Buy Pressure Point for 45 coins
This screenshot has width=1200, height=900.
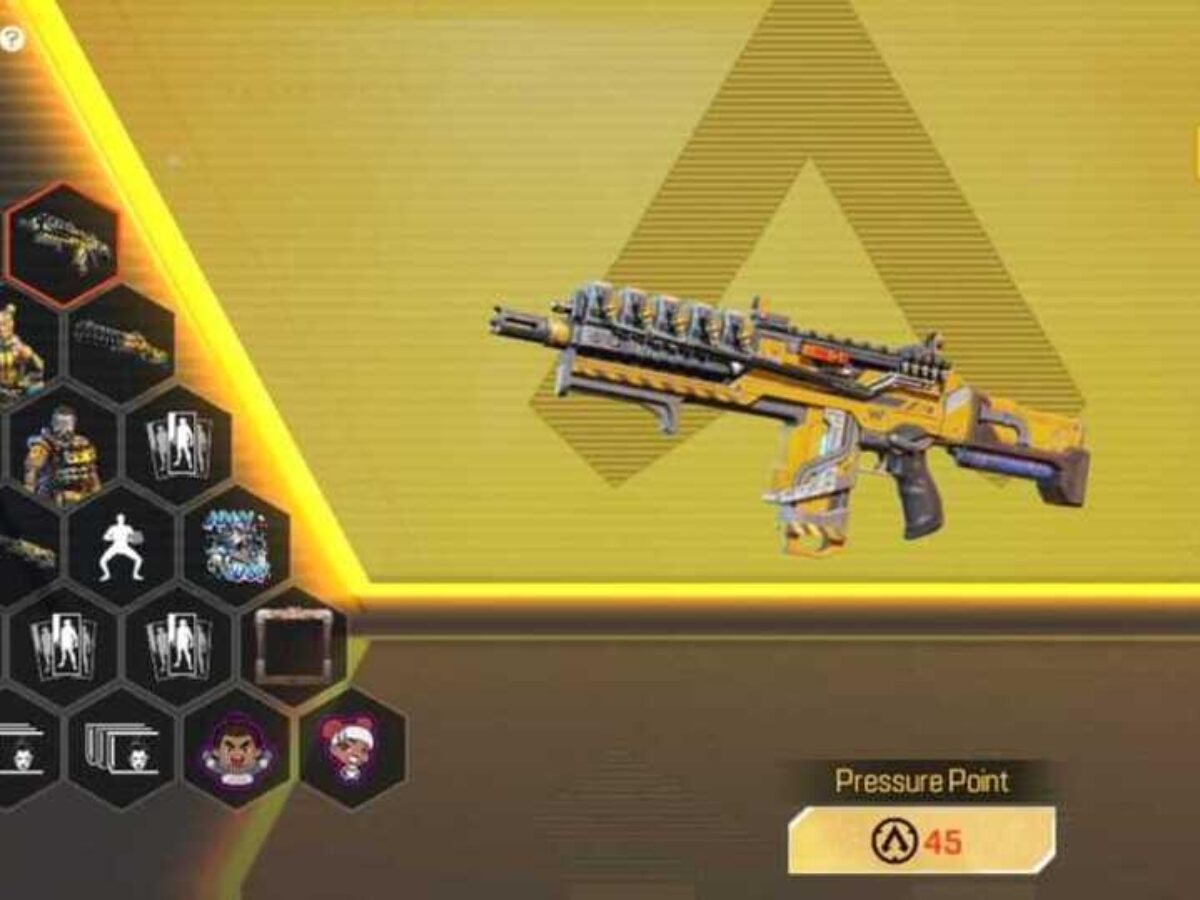[921, 841]
